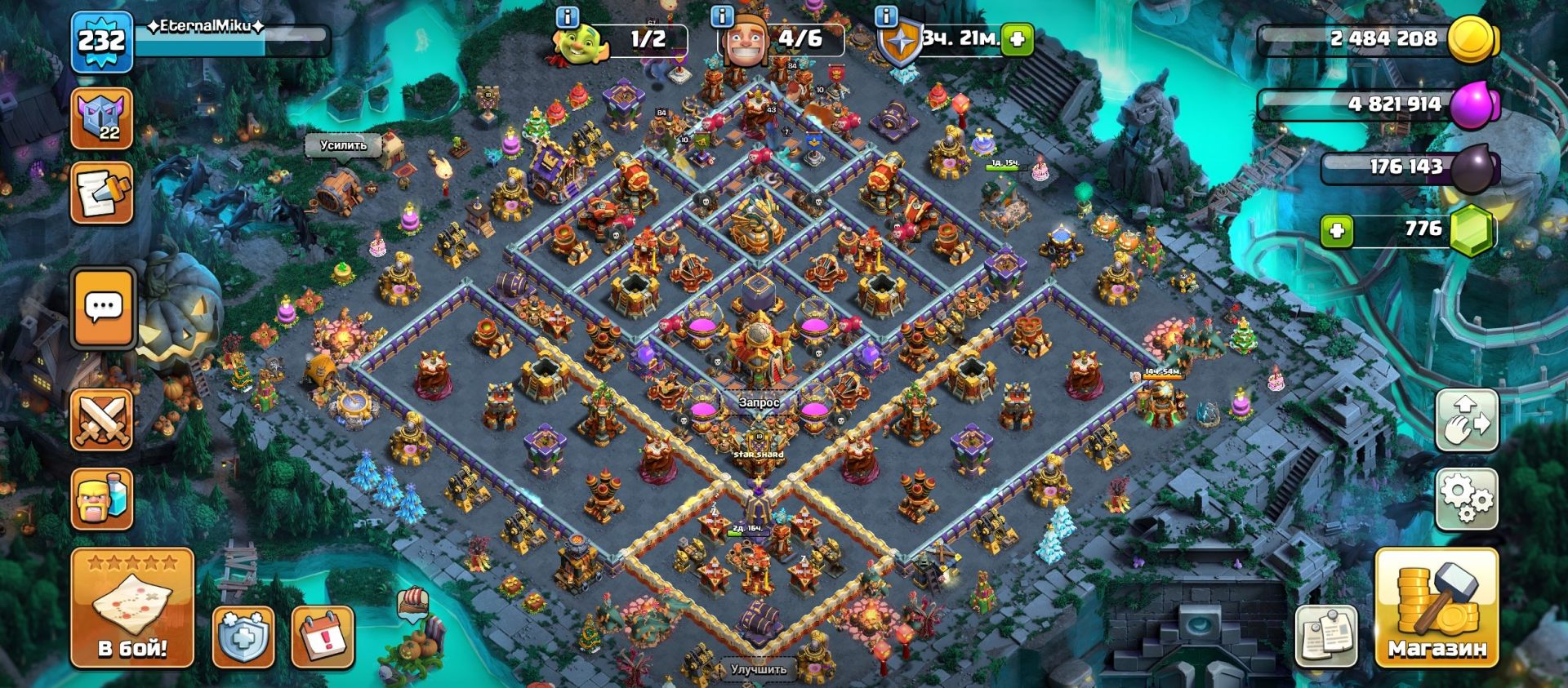This screenshot has width=1568, height=688.
Task: Add gems with the green plus button
Action: 1336,231
